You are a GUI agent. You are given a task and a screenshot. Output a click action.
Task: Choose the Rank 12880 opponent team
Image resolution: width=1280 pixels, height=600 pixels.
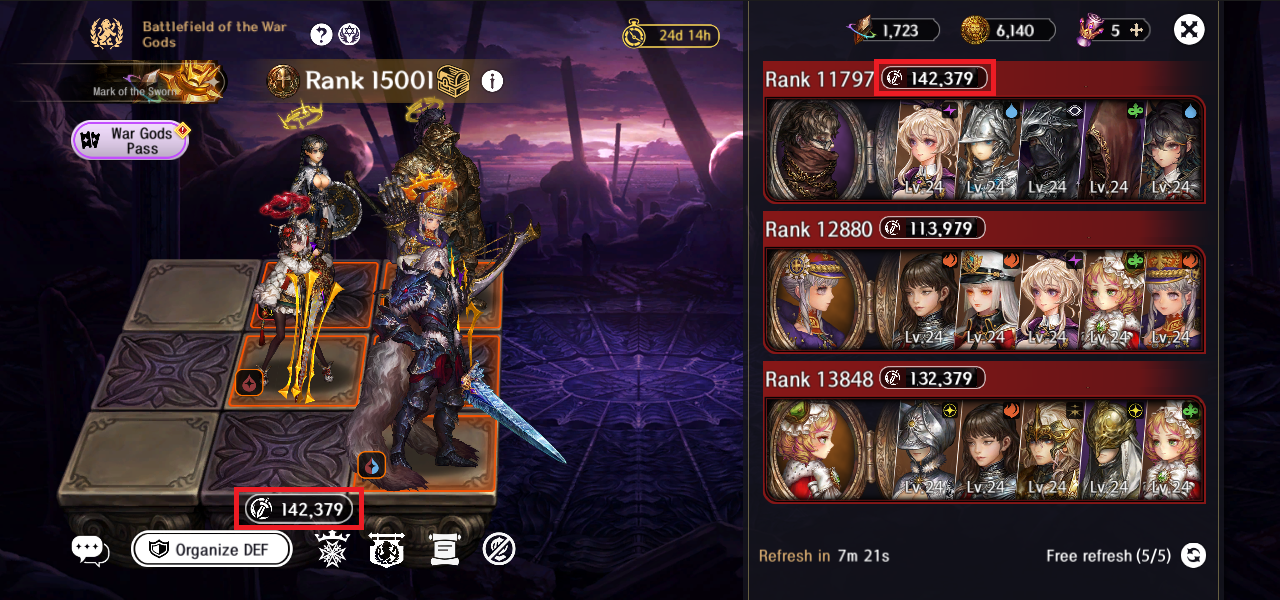(984, 299)
